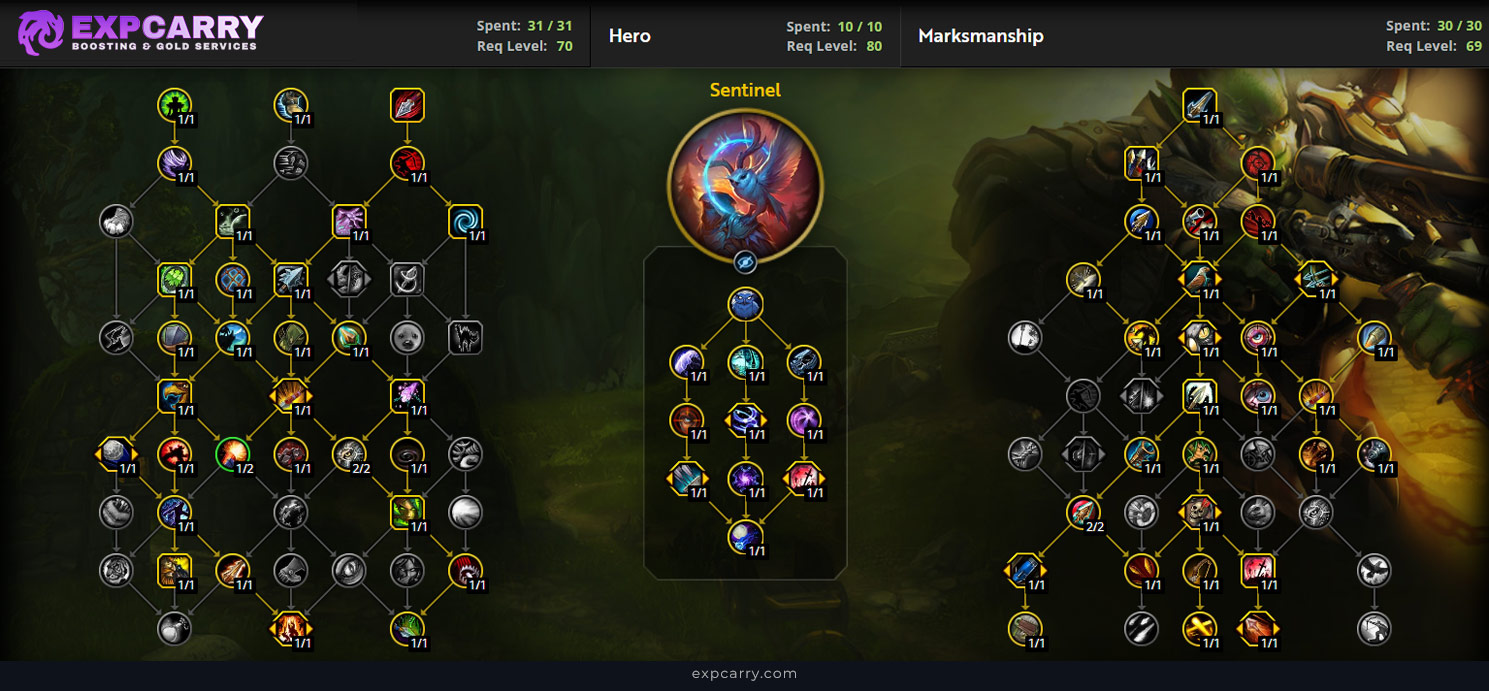
Task: Choose the unselected black cat talent
Action: (x=465, y=338)
